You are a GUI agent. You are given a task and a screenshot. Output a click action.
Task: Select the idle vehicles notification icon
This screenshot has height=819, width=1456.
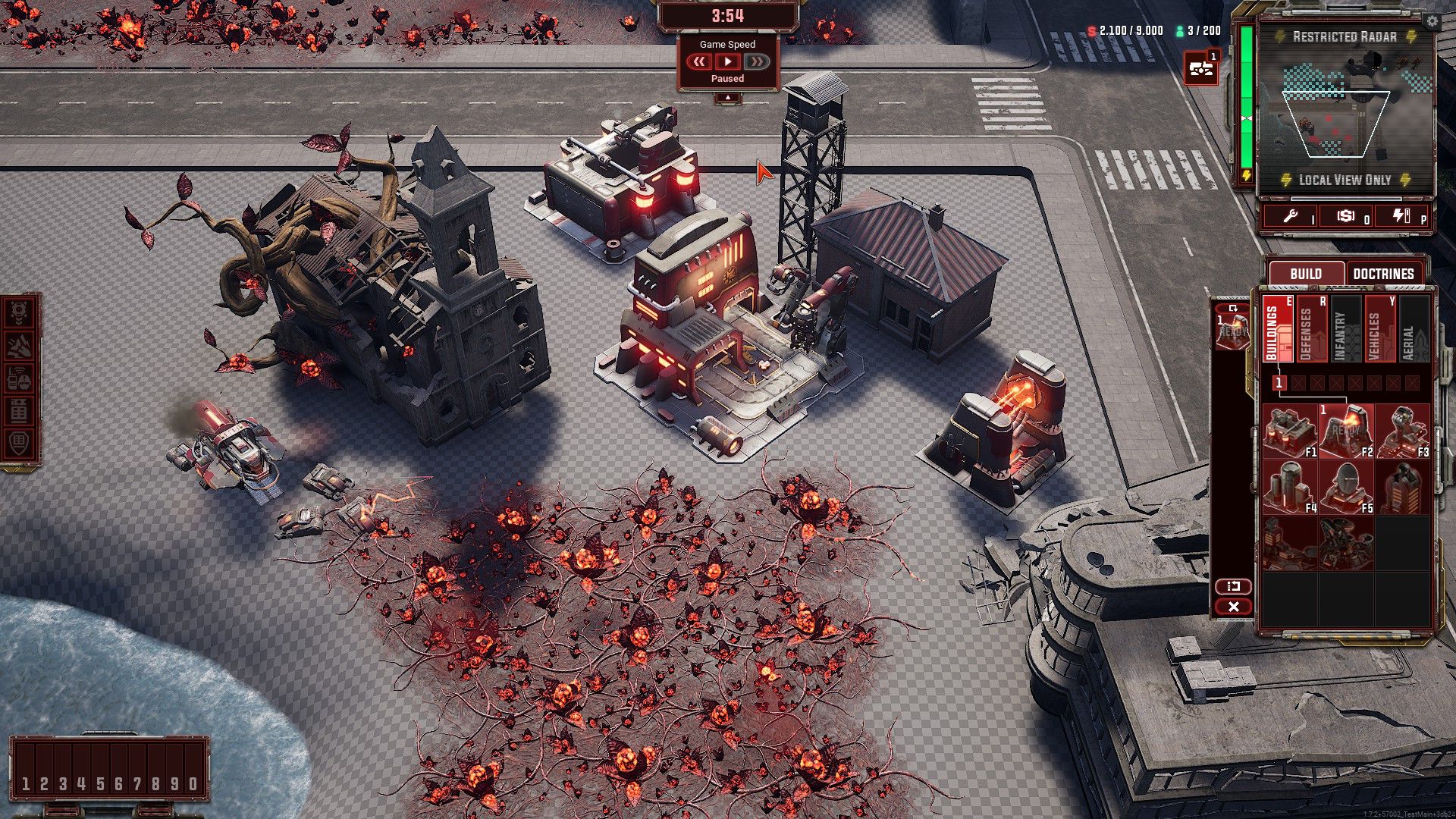coord(1201,68)
